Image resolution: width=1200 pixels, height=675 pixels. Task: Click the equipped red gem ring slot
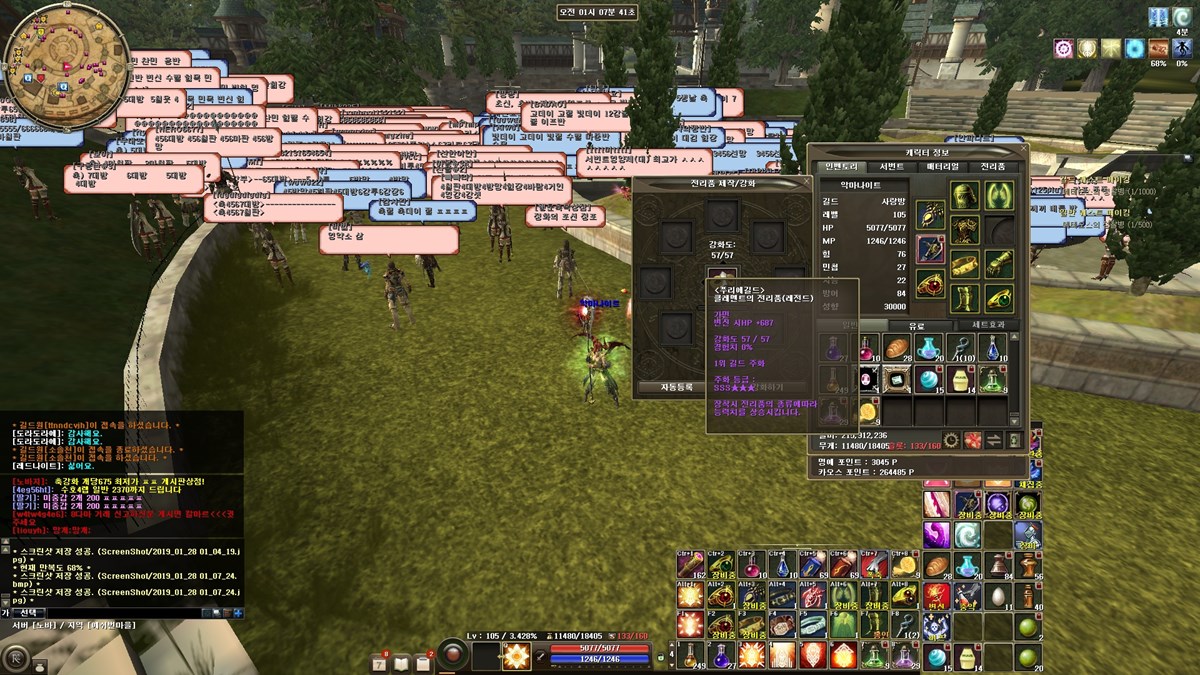tap(931, 283)
